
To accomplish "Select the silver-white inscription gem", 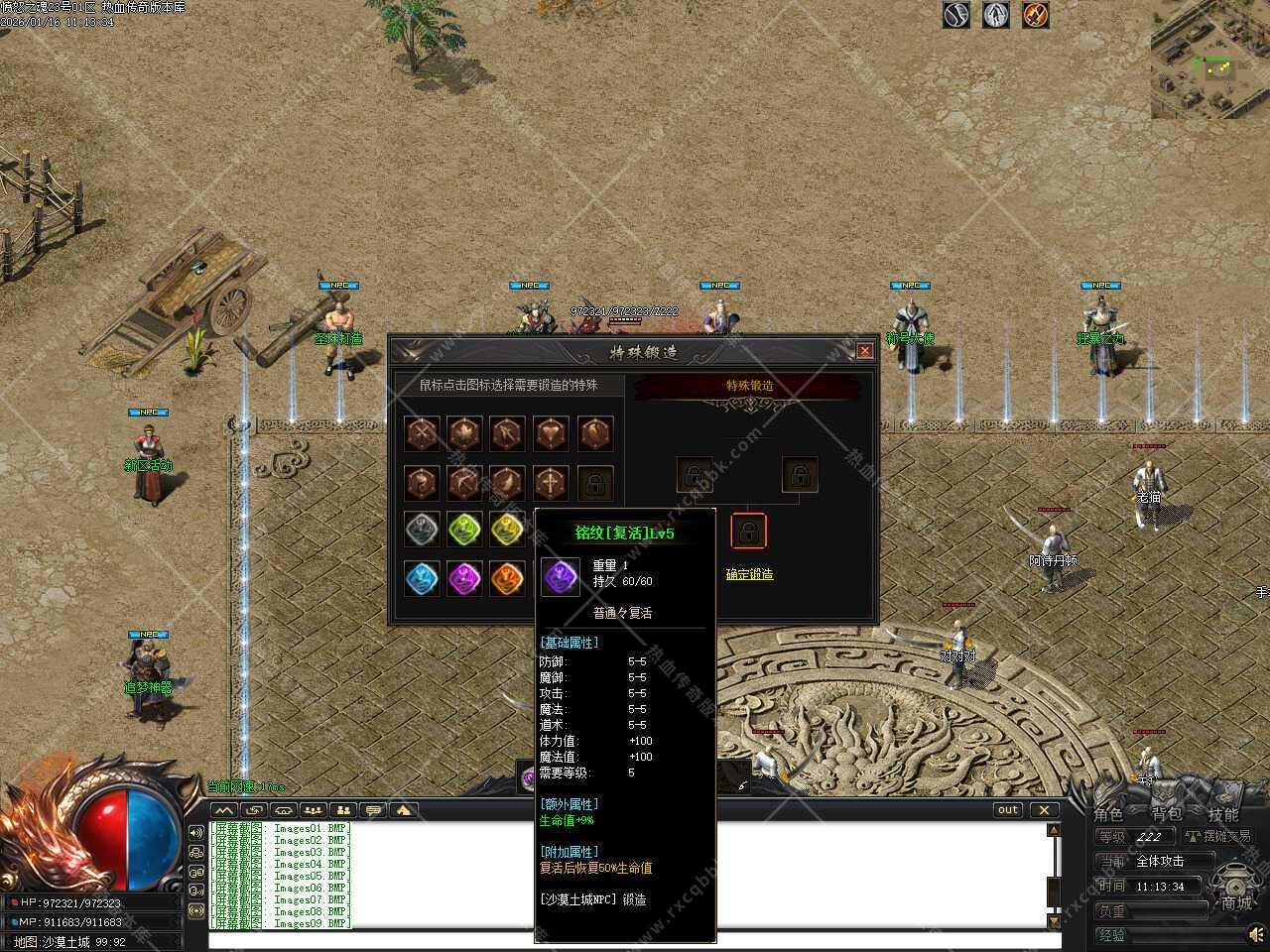I will pyautogui.click(x=423, y=530).
